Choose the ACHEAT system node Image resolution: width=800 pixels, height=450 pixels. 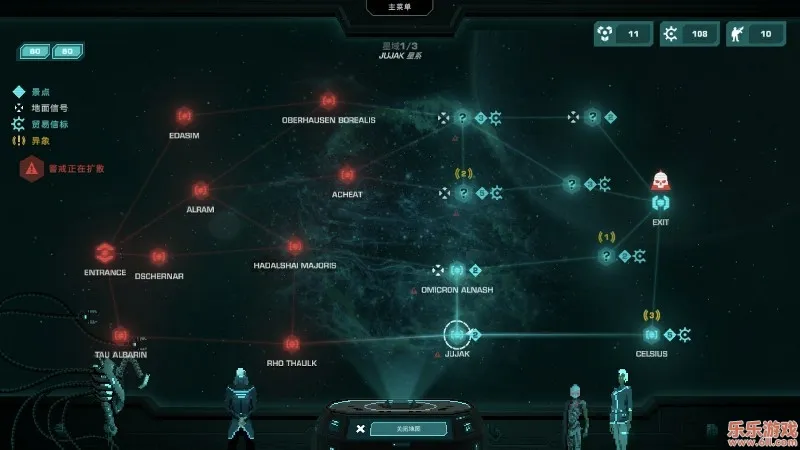point(347,175)
